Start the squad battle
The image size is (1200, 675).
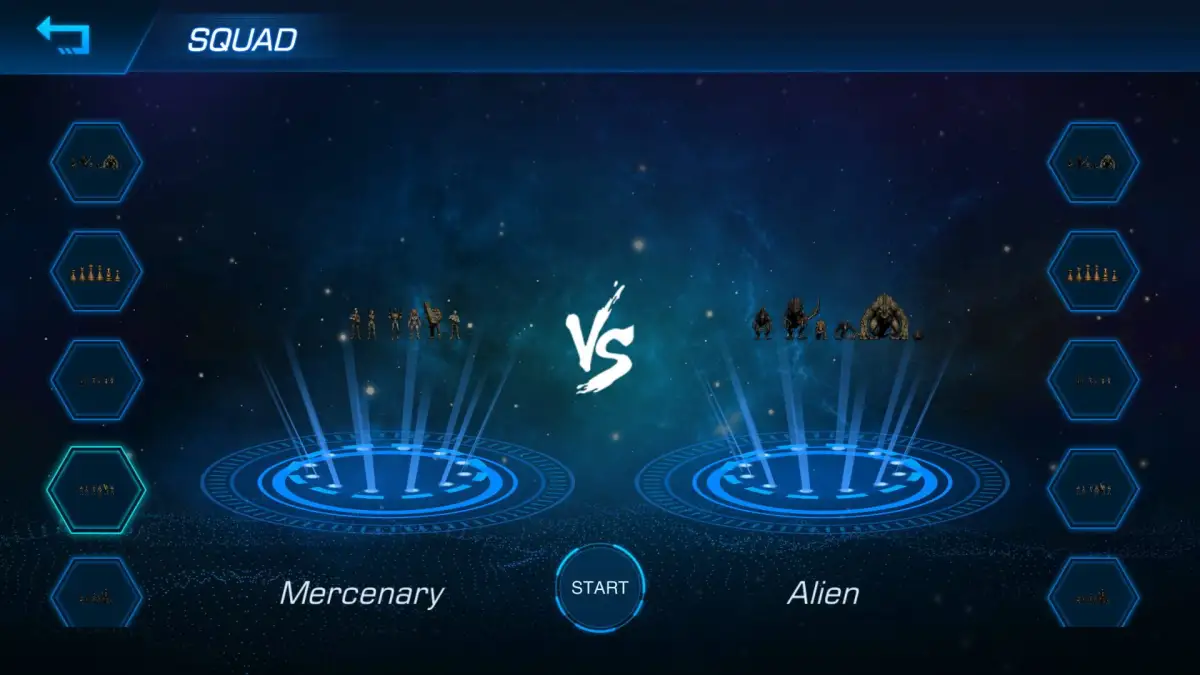[599, 588]
